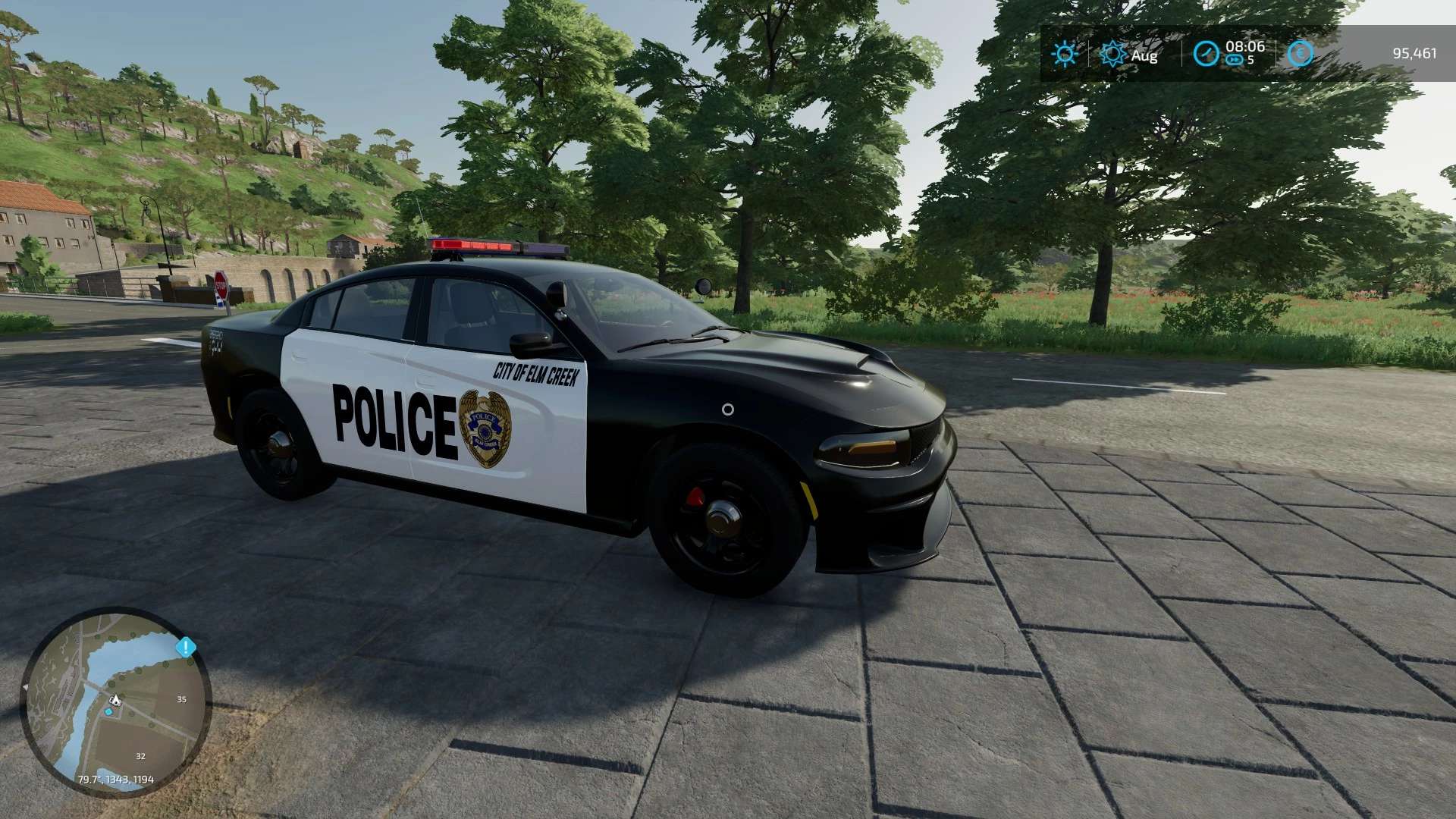Click the sunny weather icon
Image resolution: width=1456 pixels, height=819 pixels.
tap(1065, 54)
